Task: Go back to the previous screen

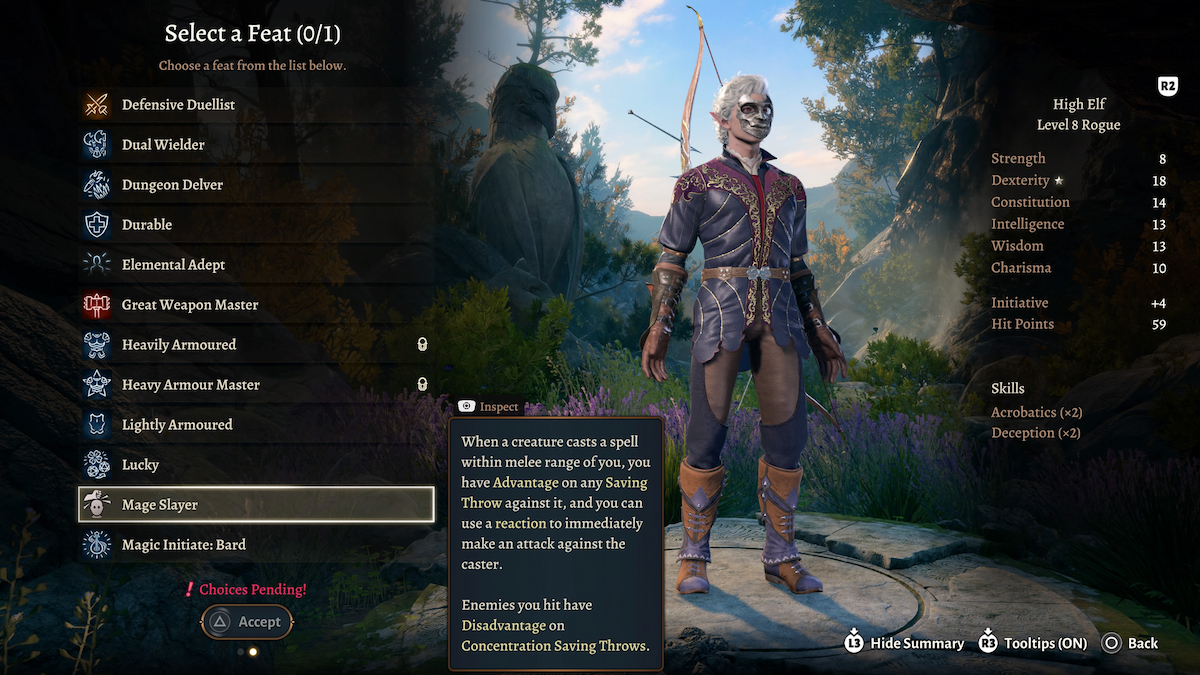Action: point(1130,643)
